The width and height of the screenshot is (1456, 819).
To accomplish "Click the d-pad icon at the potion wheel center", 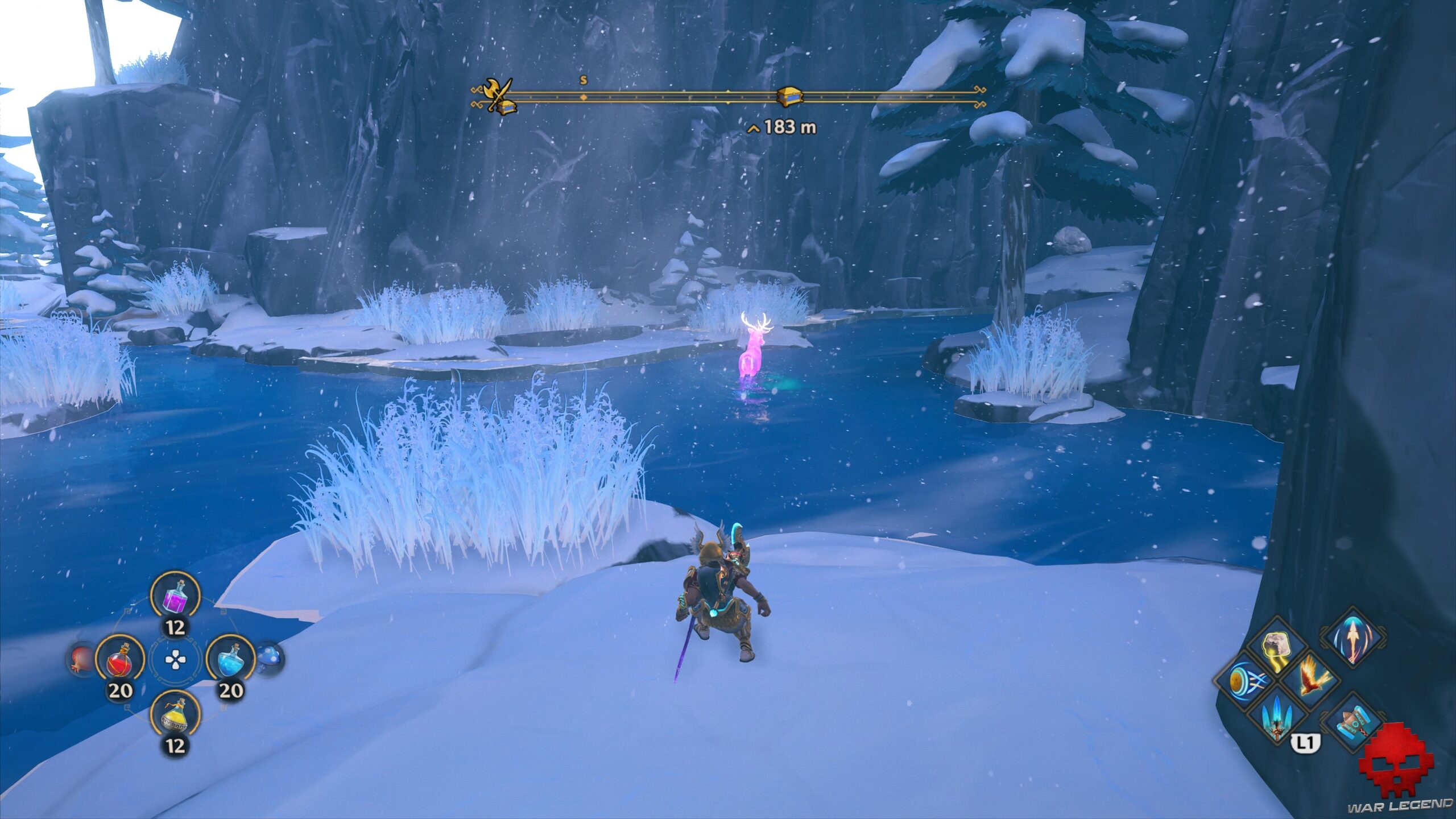I will [175, 660].
